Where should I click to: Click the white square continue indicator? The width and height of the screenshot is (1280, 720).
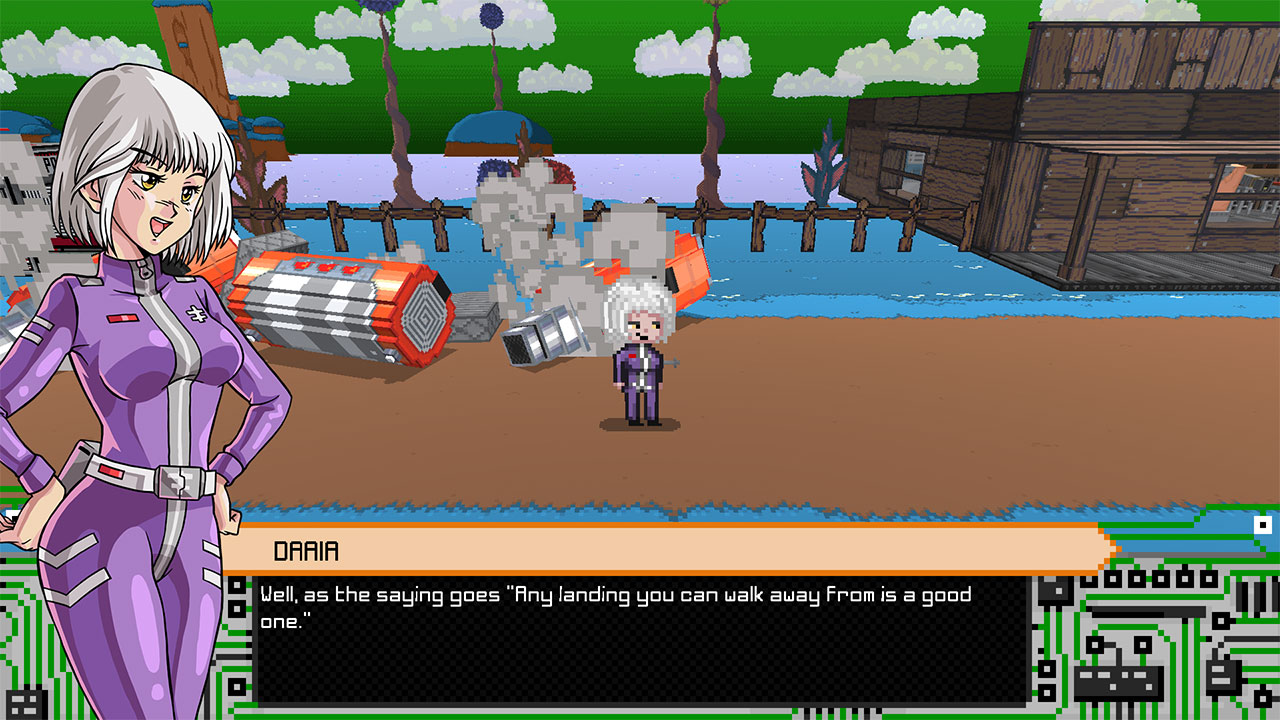click(1263, 525)
